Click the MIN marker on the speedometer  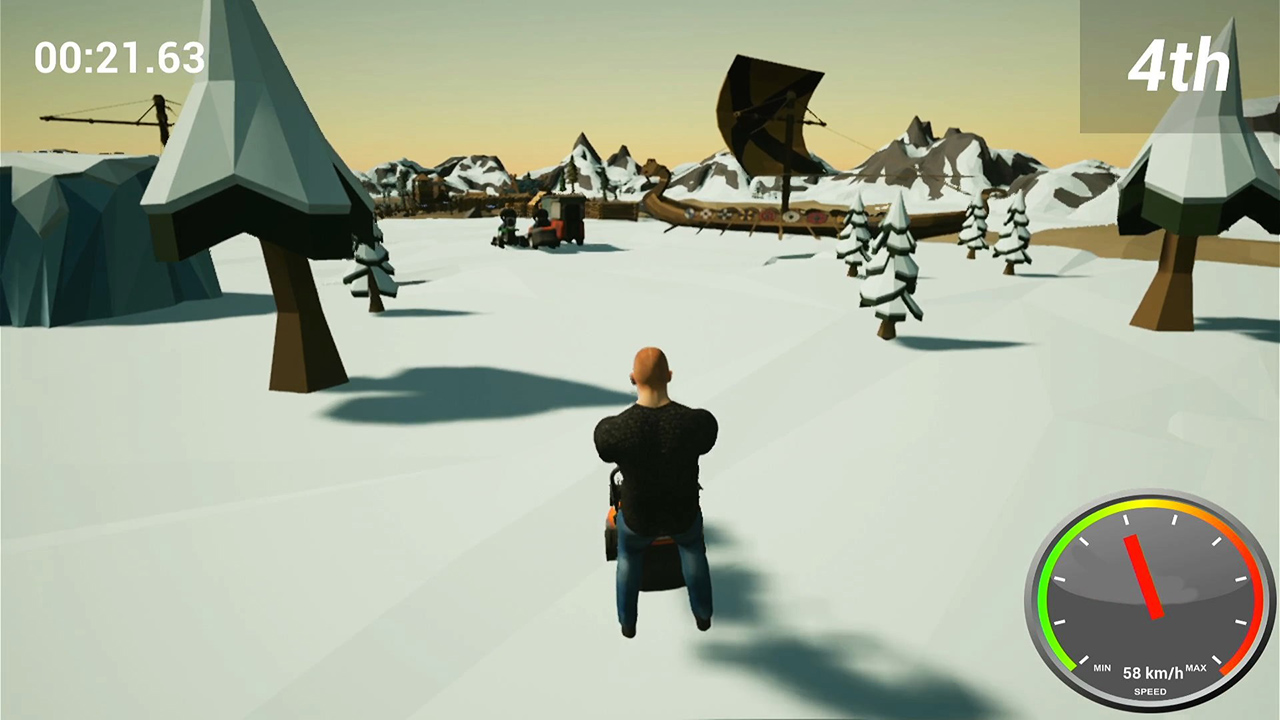(1102, 666)
